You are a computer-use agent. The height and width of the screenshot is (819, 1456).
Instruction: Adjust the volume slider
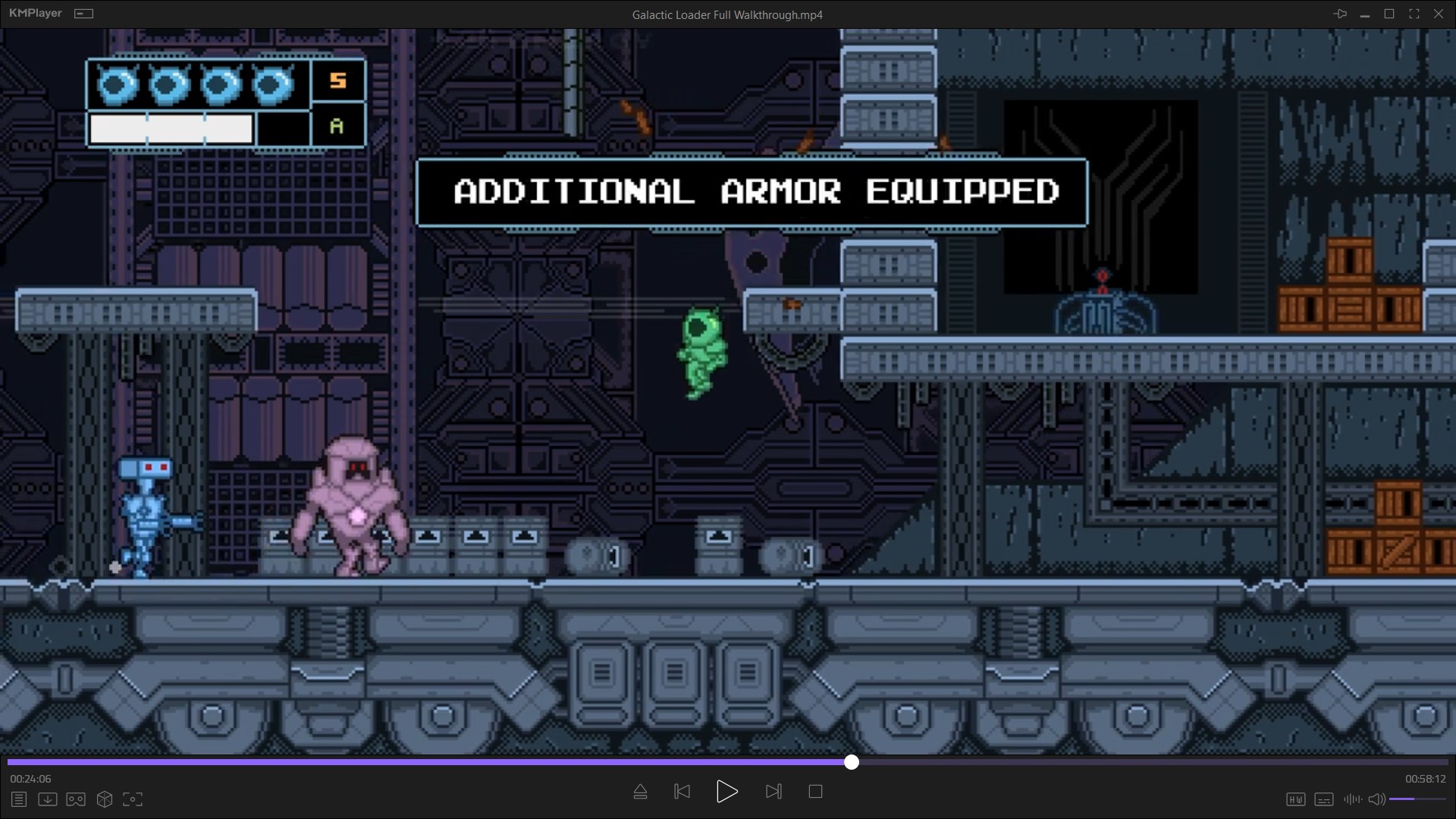click(x=1415, y=799)
